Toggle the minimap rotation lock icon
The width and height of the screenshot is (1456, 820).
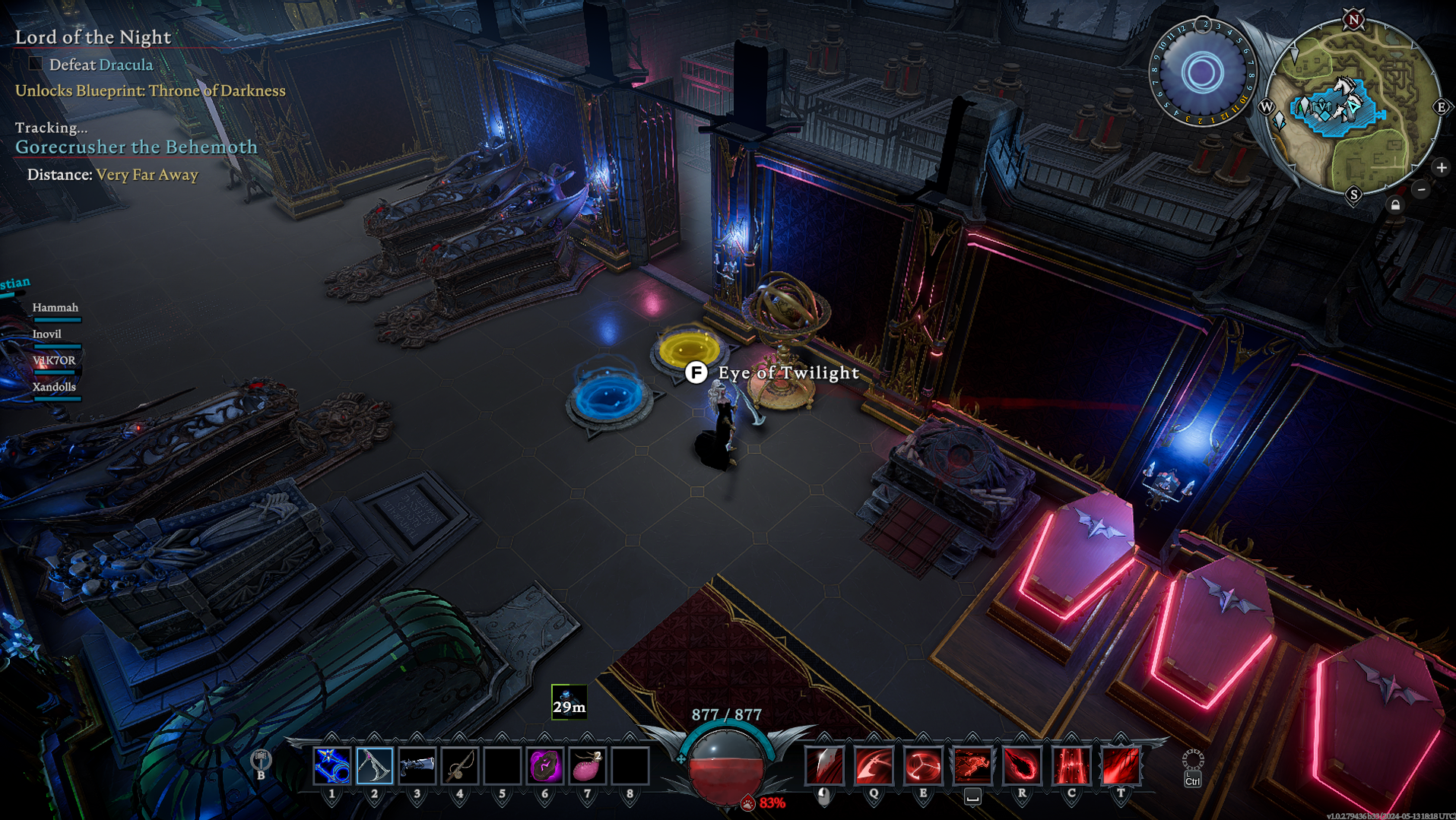pos(1395,205)
